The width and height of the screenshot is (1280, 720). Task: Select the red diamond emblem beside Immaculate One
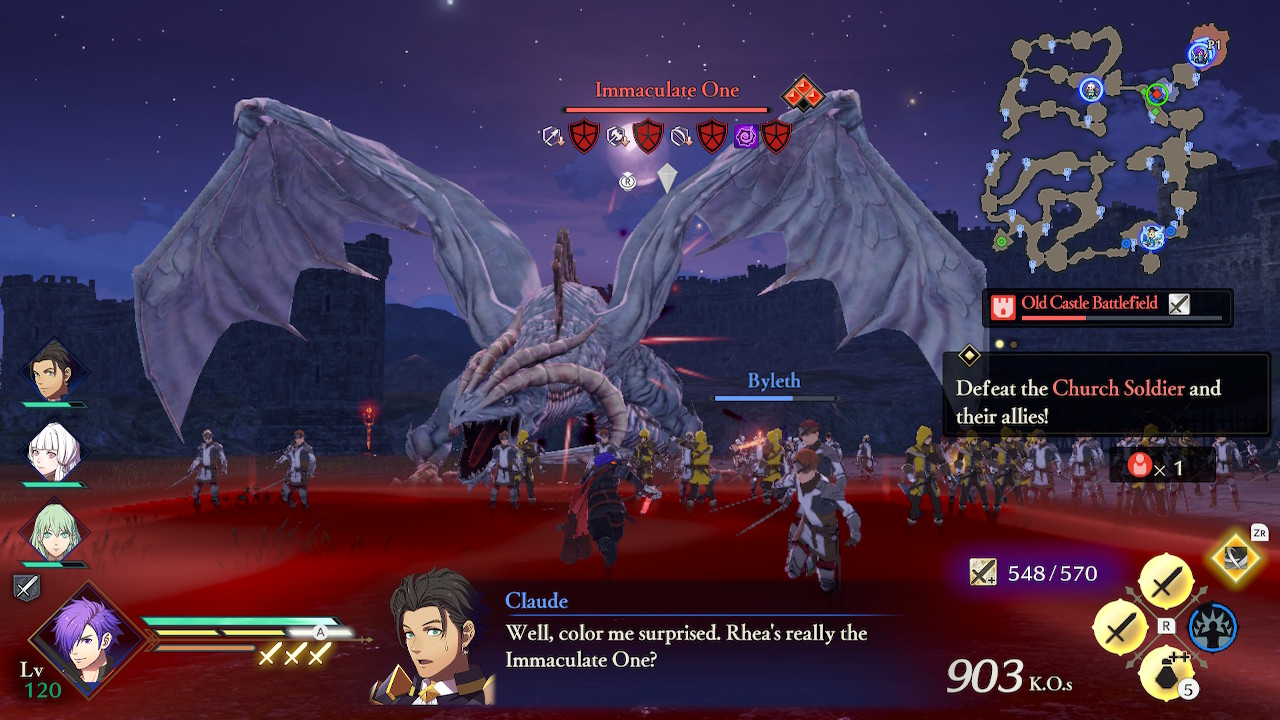802,94
